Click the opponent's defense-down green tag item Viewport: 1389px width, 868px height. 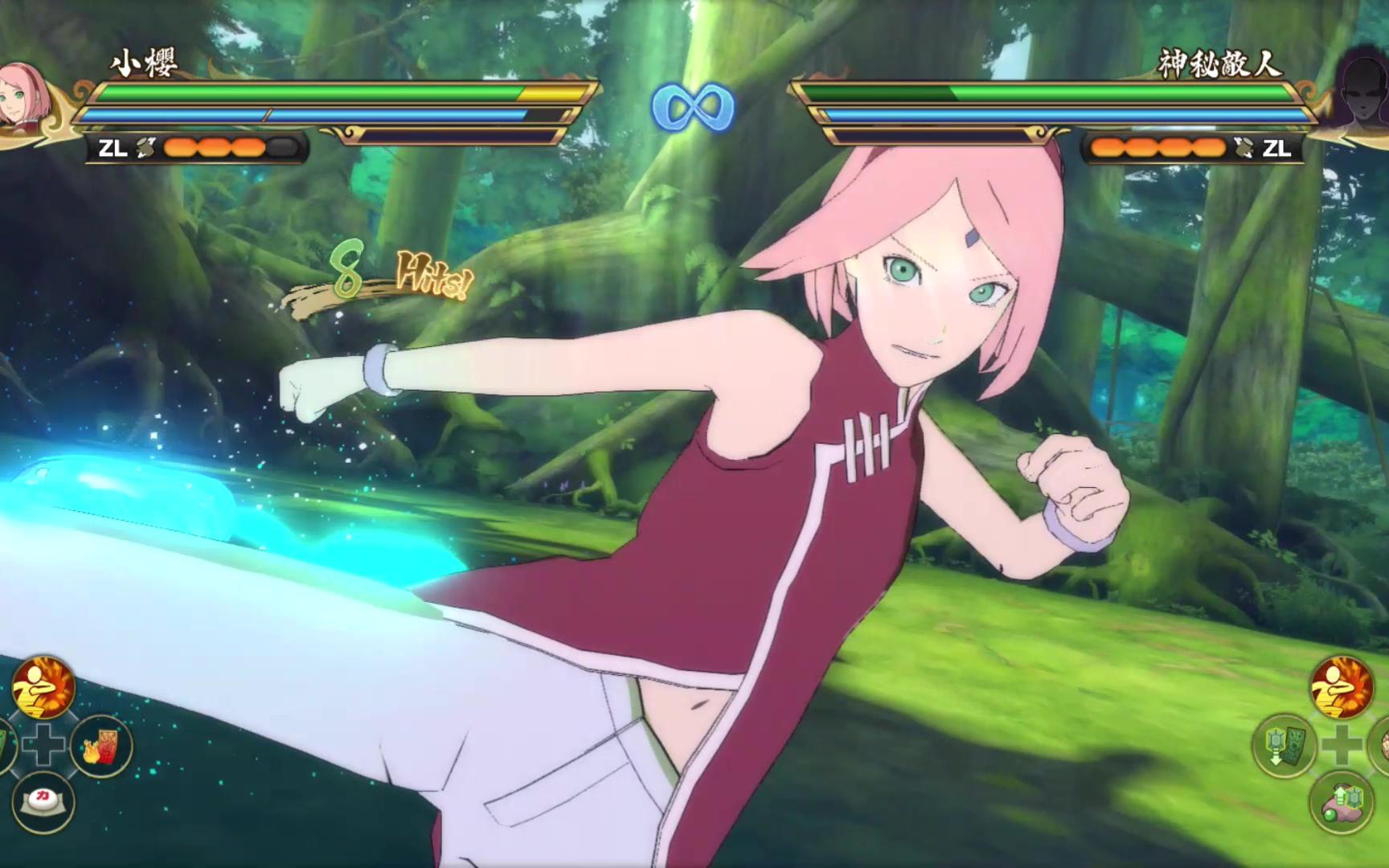coord(1284,745)
